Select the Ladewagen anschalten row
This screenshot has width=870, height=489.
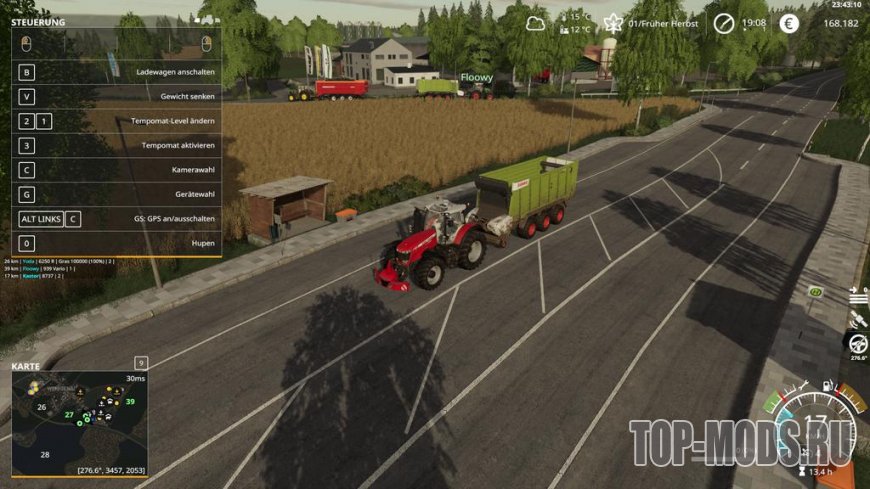click(x=116, y=72)
